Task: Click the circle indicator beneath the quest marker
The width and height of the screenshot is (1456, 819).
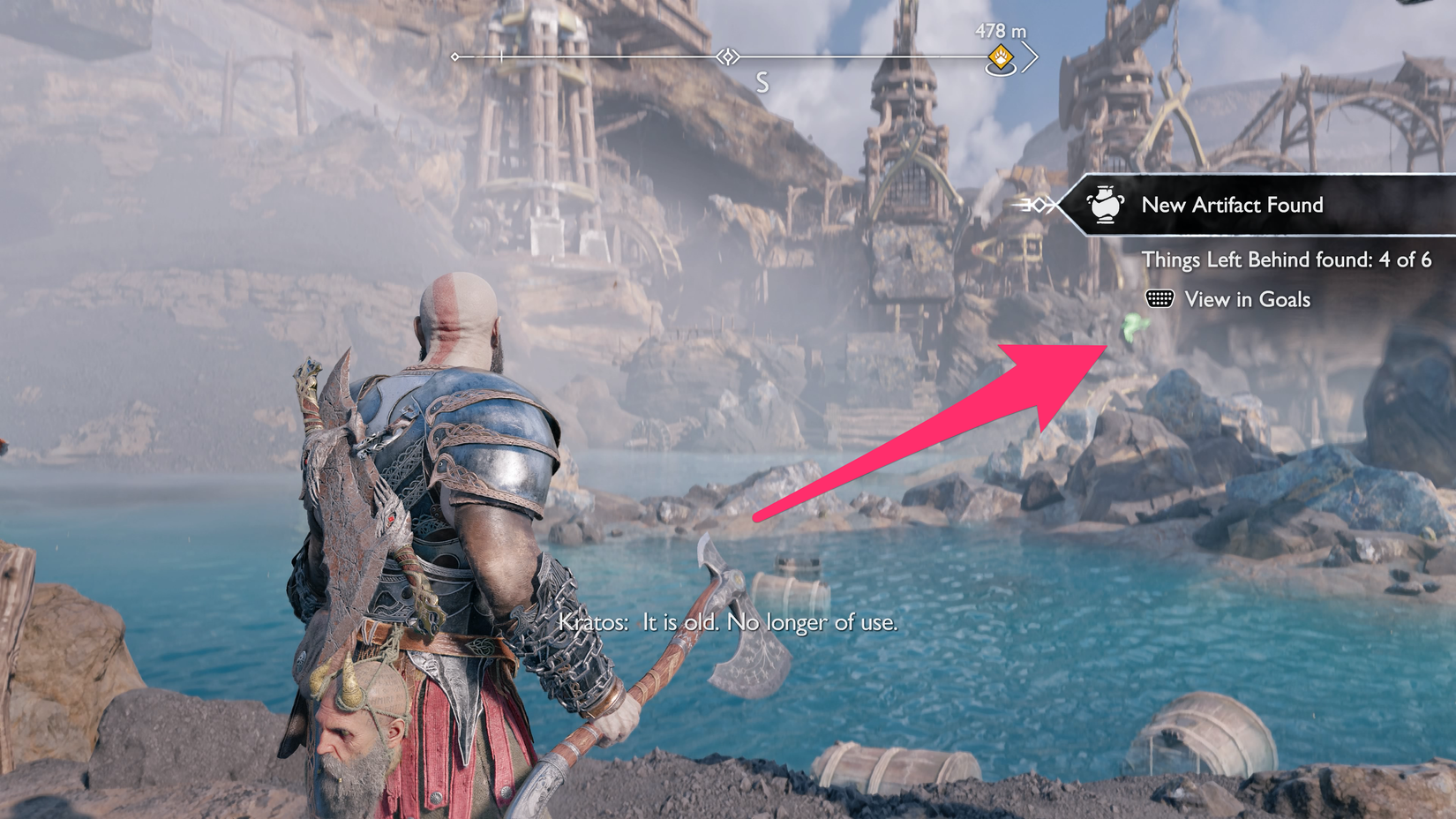Action: click(1000, 70)
